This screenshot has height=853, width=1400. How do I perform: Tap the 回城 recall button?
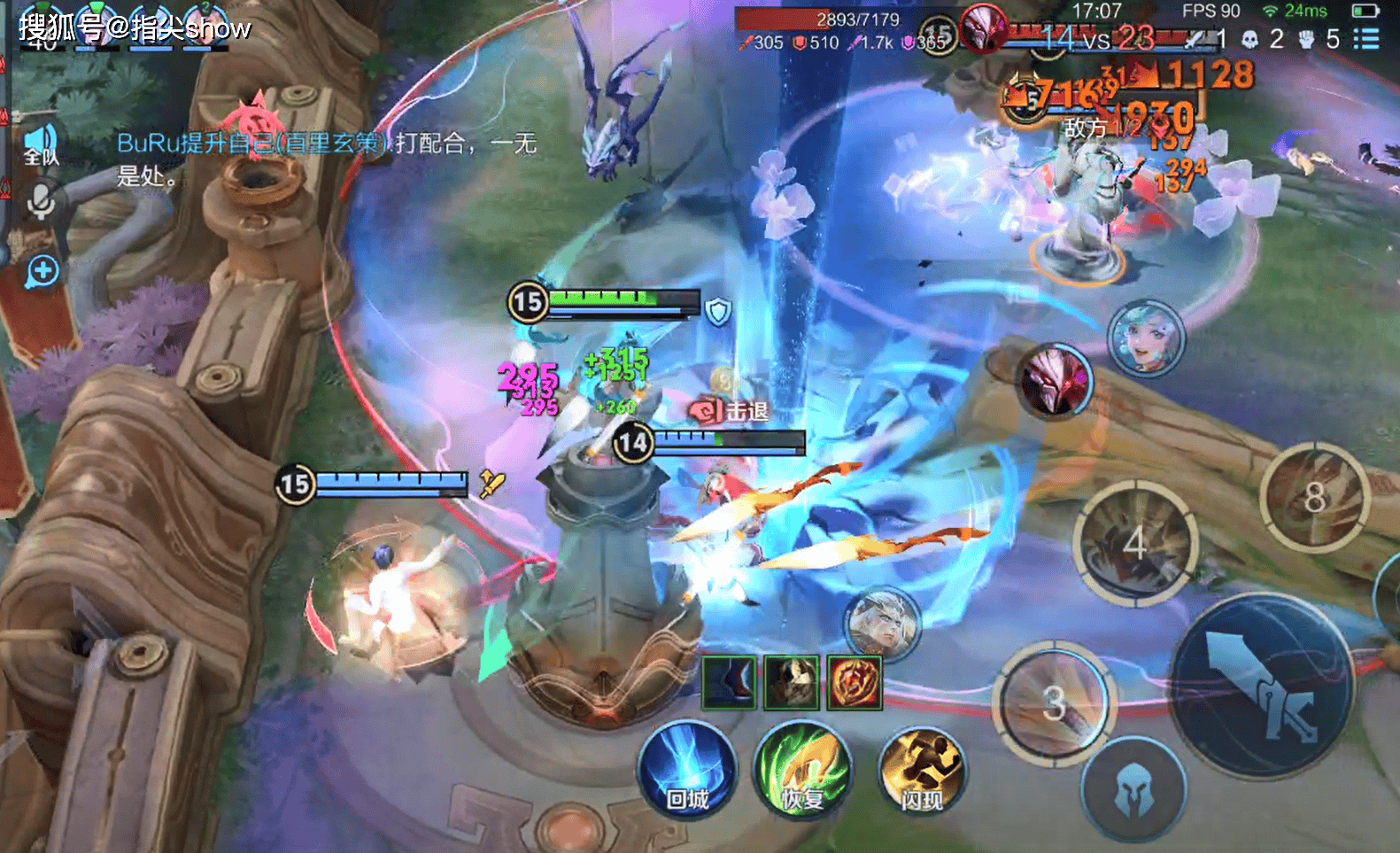[687, 771]
